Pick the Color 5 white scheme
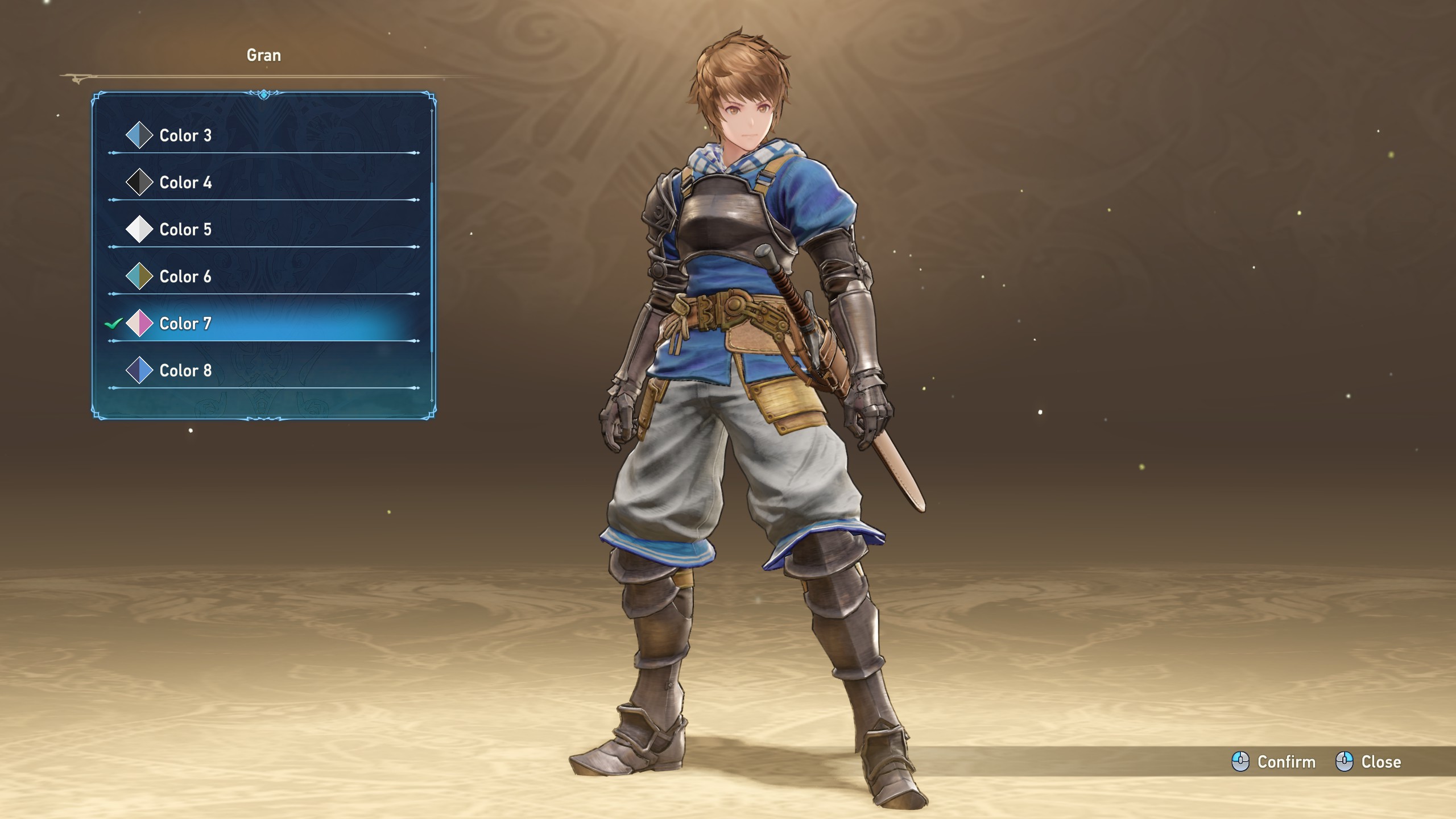Image resolution: width=1456 pixels, height=819 pixels. 185,230
